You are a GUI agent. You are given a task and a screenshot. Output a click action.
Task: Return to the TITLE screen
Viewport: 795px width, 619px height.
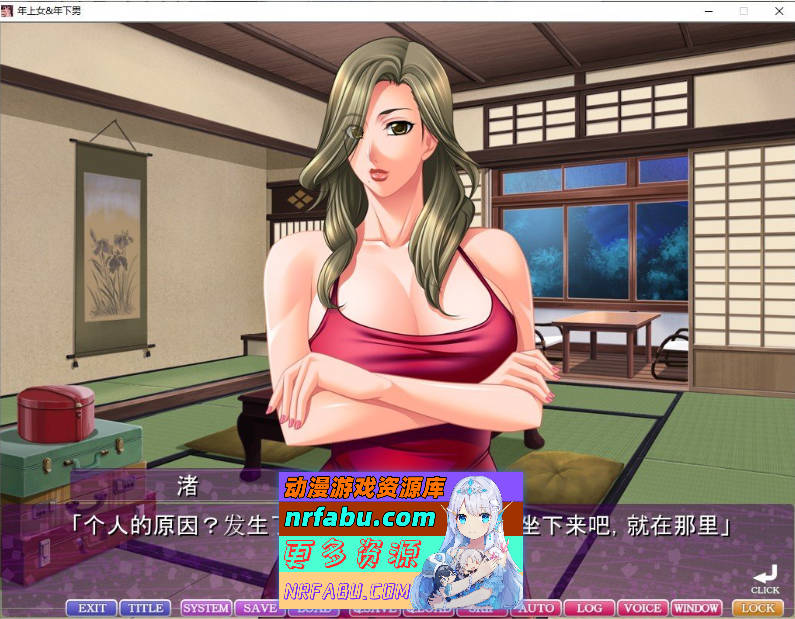[145, 608]
